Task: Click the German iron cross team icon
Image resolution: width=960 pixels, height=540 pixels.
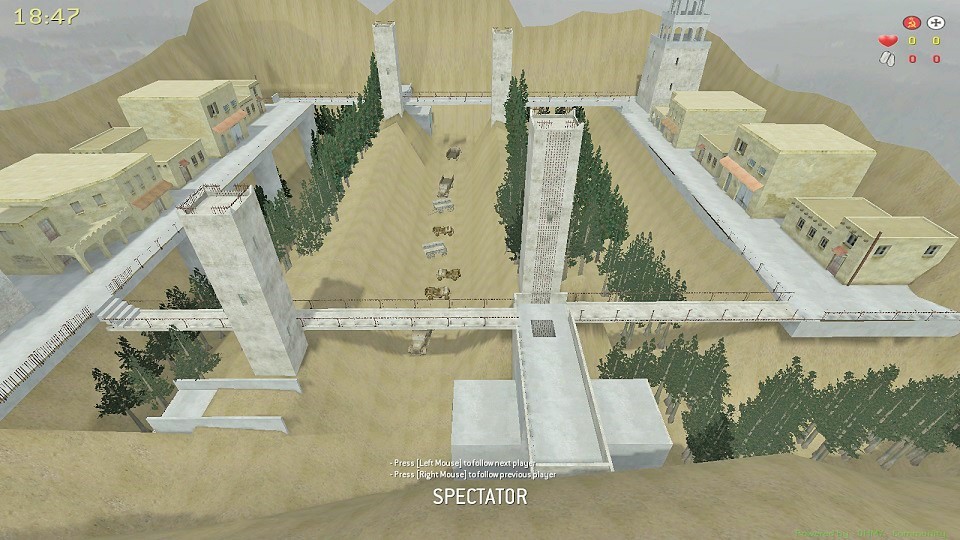Action: click(x=936, y=21)
